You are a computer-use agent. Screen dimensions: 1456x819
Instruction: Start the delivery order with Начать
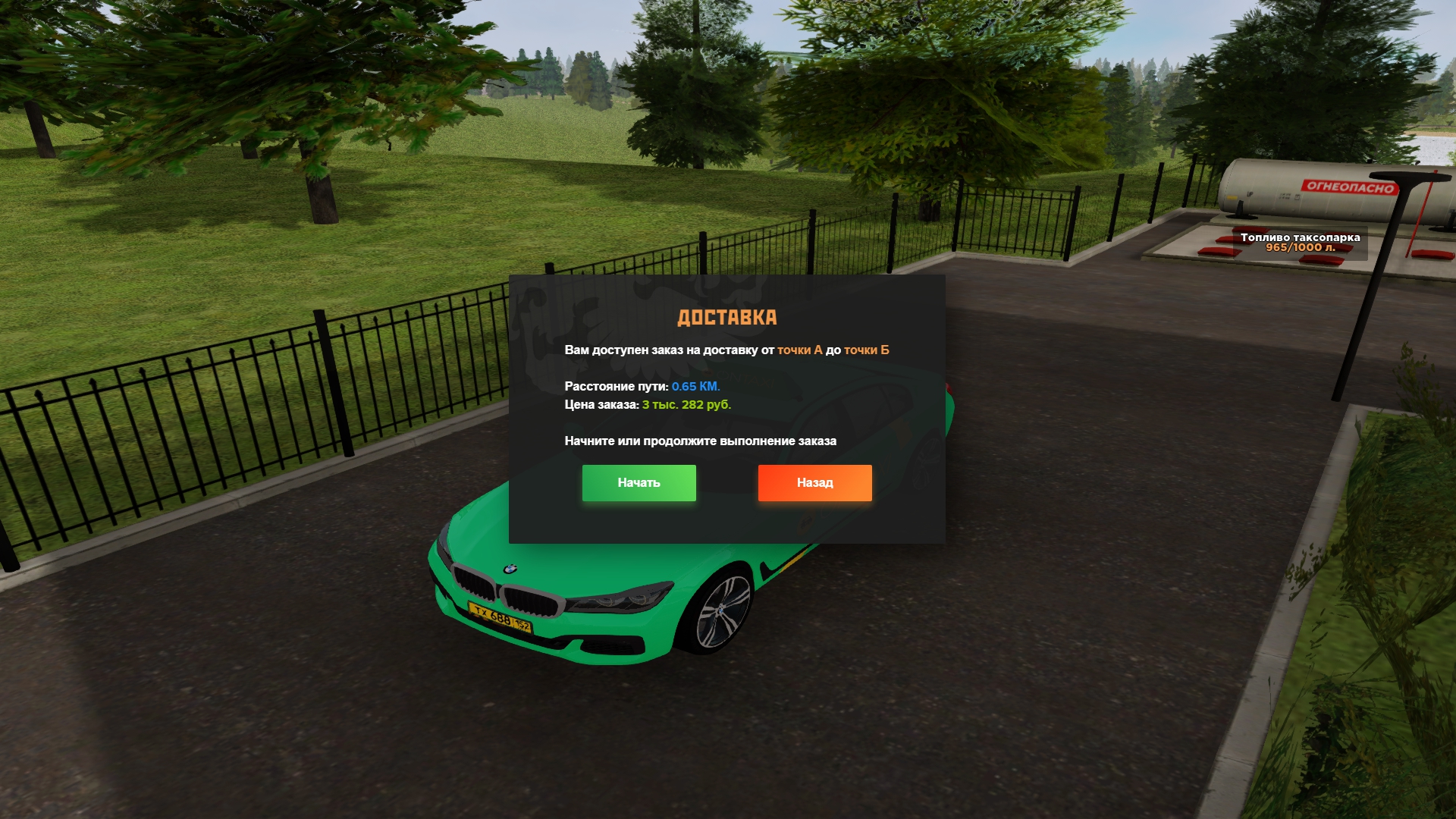(x=639, y=483)
